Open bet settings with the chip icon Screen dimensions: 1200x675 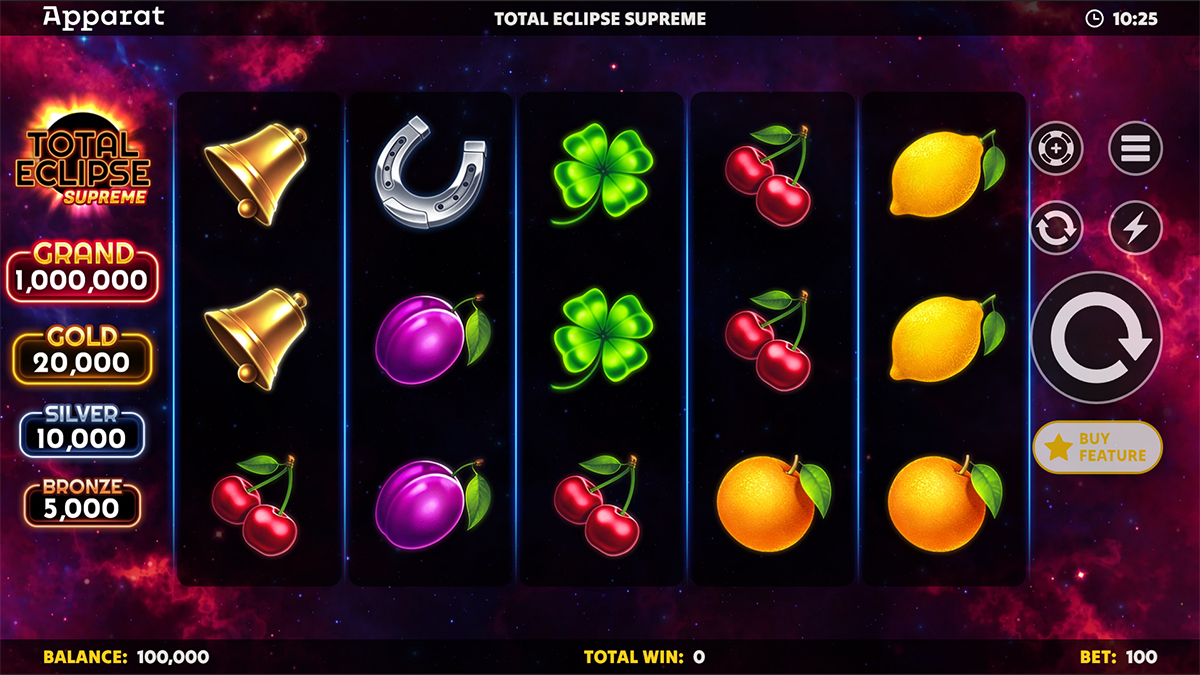coord(1056,149)
